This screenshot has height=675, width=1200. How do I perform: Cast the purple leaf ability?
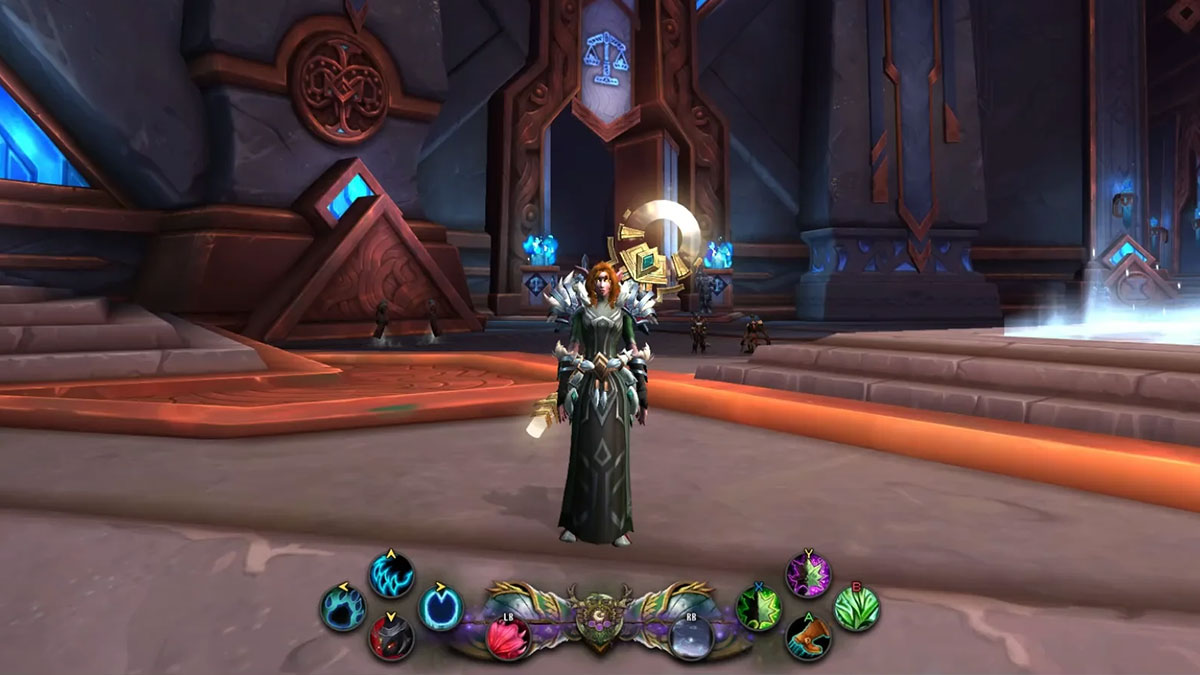[808, 575]
